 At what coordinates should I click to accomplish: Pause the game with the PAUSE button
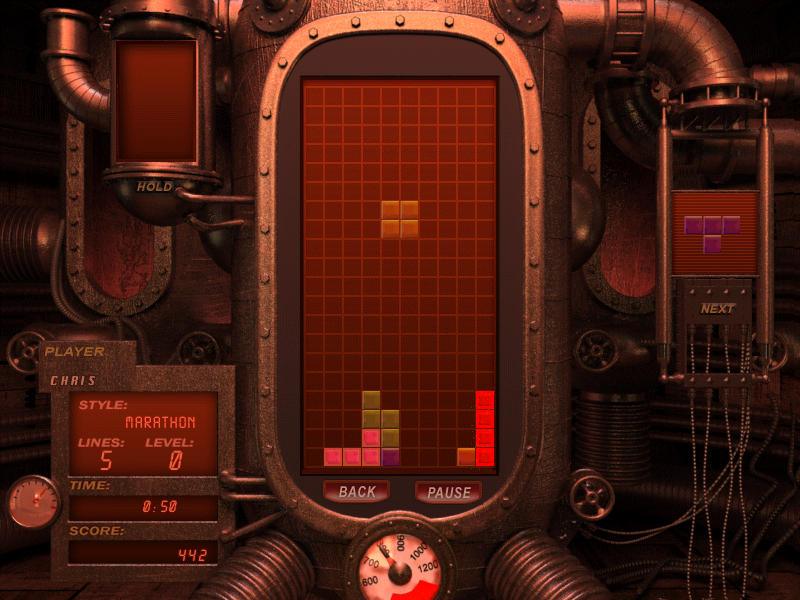(448, 492)
